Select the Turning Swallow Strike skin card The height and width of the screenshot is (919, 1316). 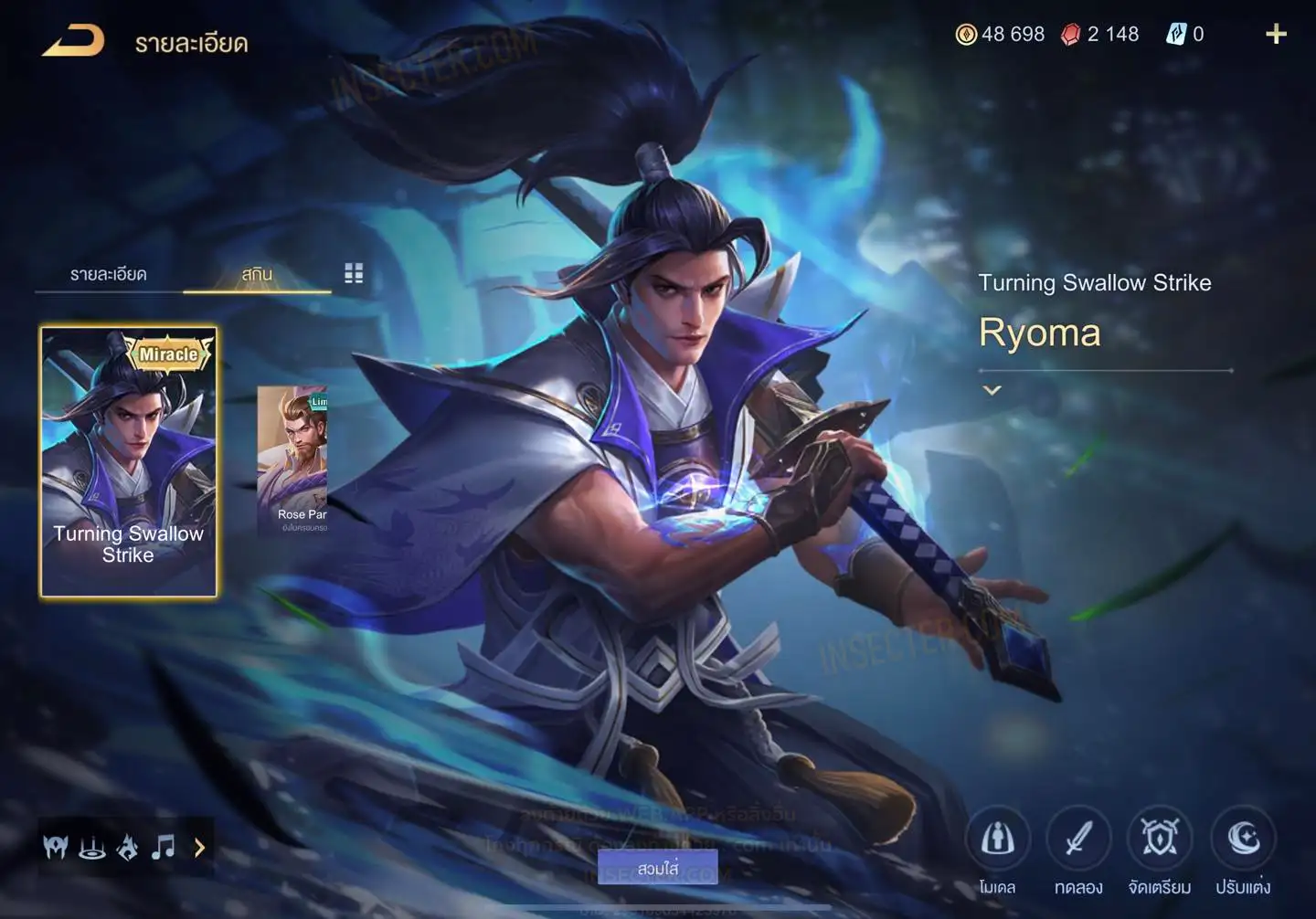129,461
